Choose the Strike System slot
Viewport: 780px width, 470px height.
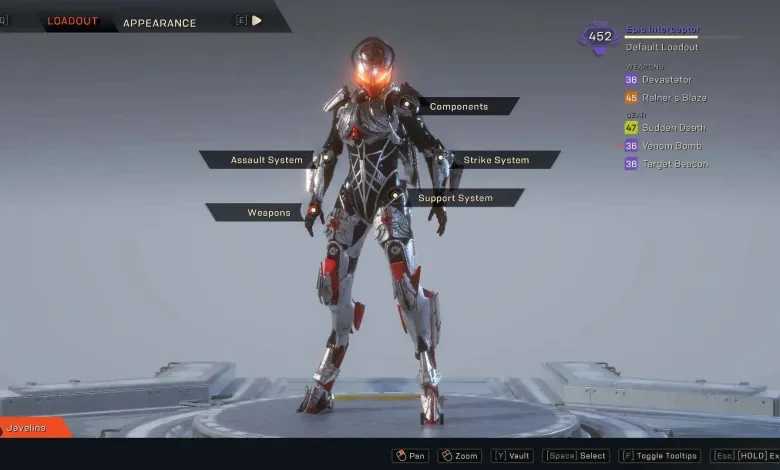click(x=496, y=160)
